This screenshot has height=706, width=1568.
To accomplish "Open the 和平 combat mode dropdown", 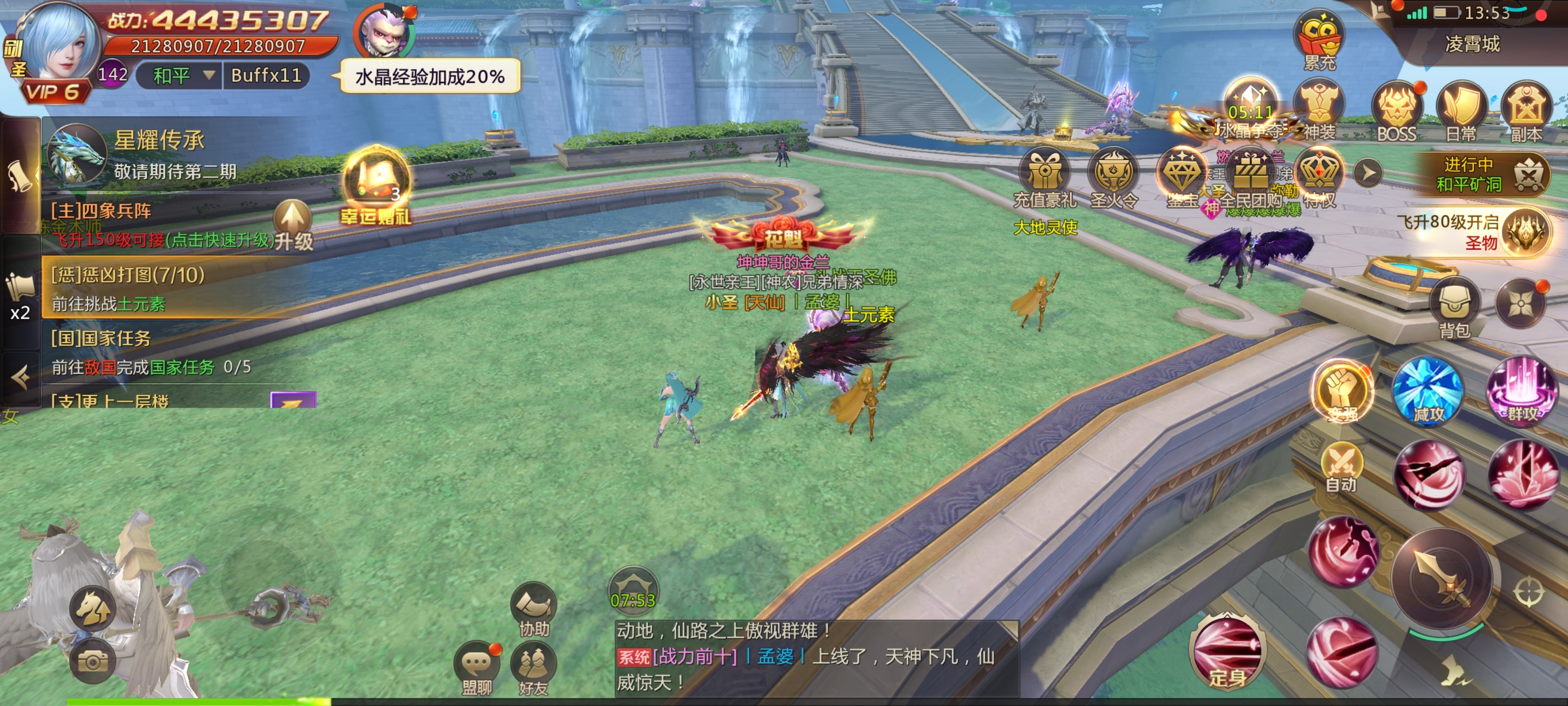I will (179, 76).
